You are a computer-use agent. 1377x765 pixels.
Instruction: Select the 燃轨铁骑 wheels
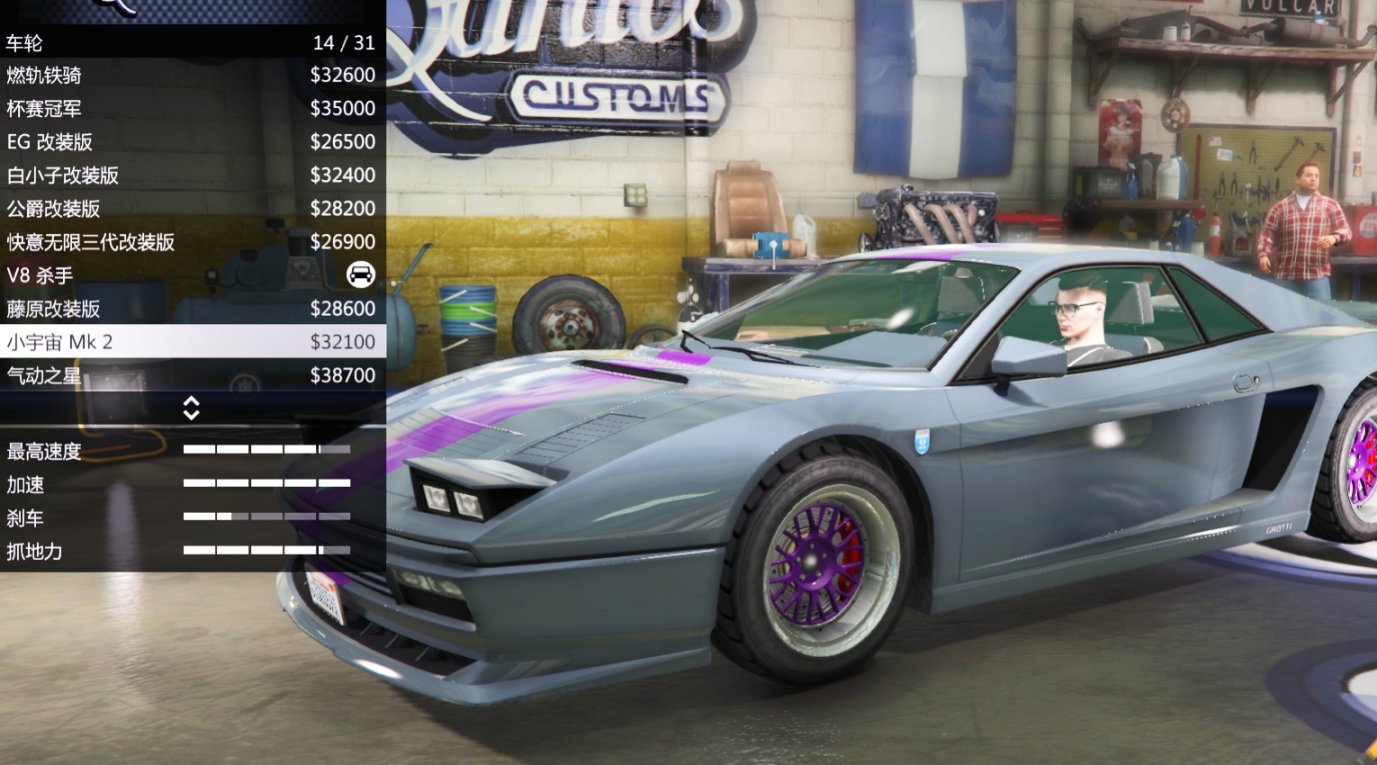(150, 74)
